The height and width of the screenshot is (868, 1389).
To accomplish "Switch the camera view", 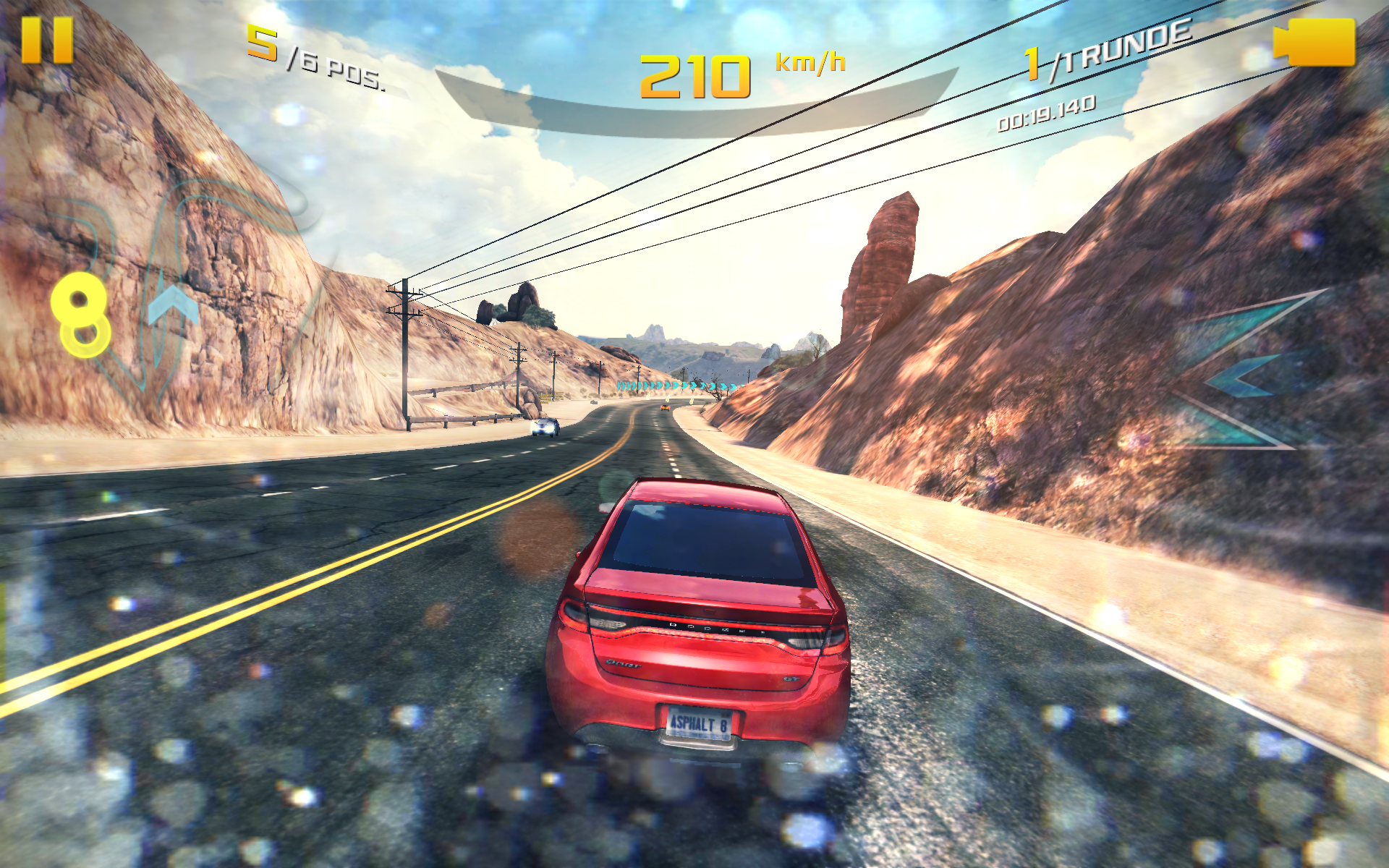I will click(1314, 42).
